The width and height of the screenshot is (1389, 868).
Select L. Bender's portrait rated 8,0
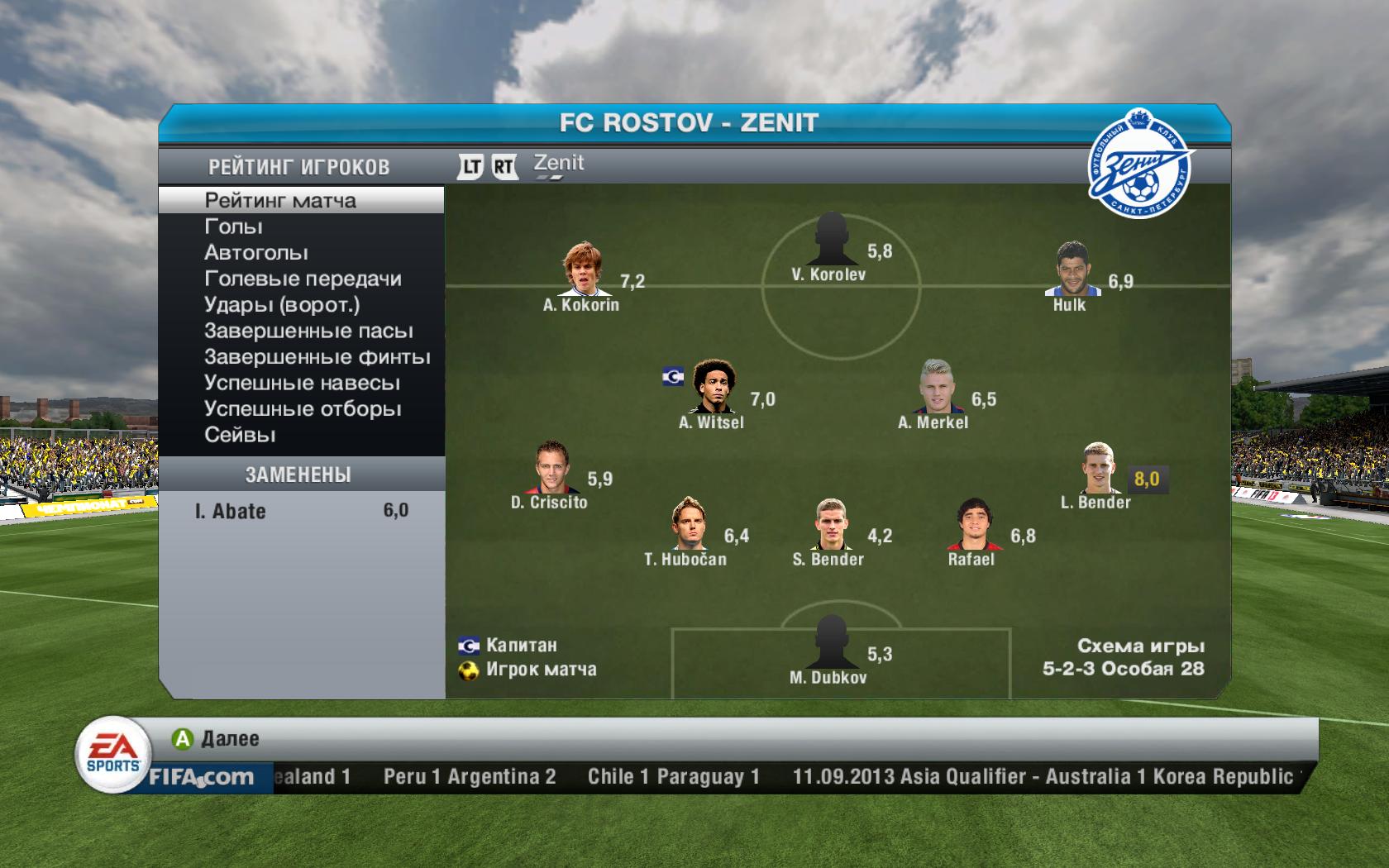pyautogui.click(x=1098, y=468)
